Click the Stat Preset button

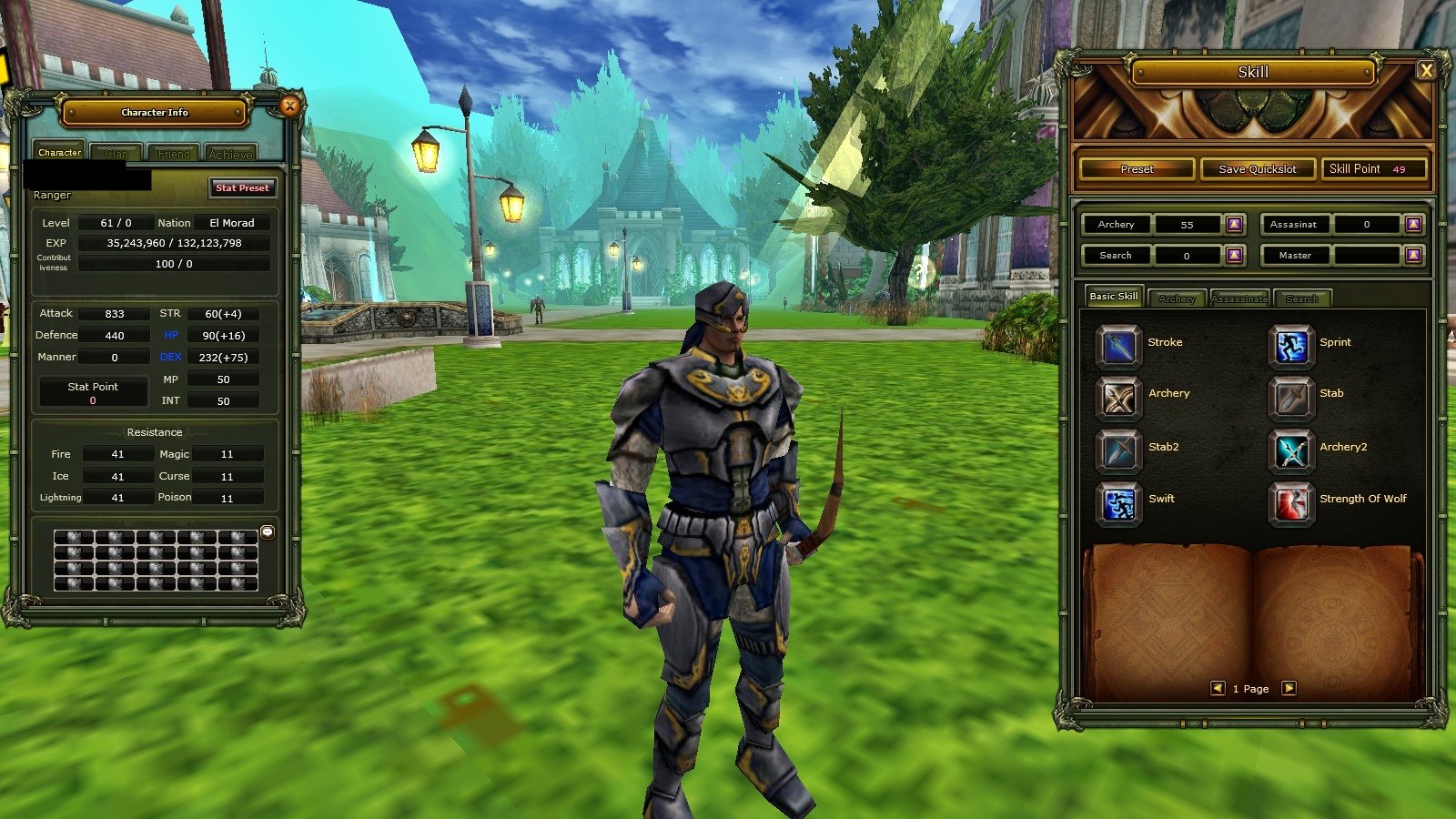click(242, 187)
